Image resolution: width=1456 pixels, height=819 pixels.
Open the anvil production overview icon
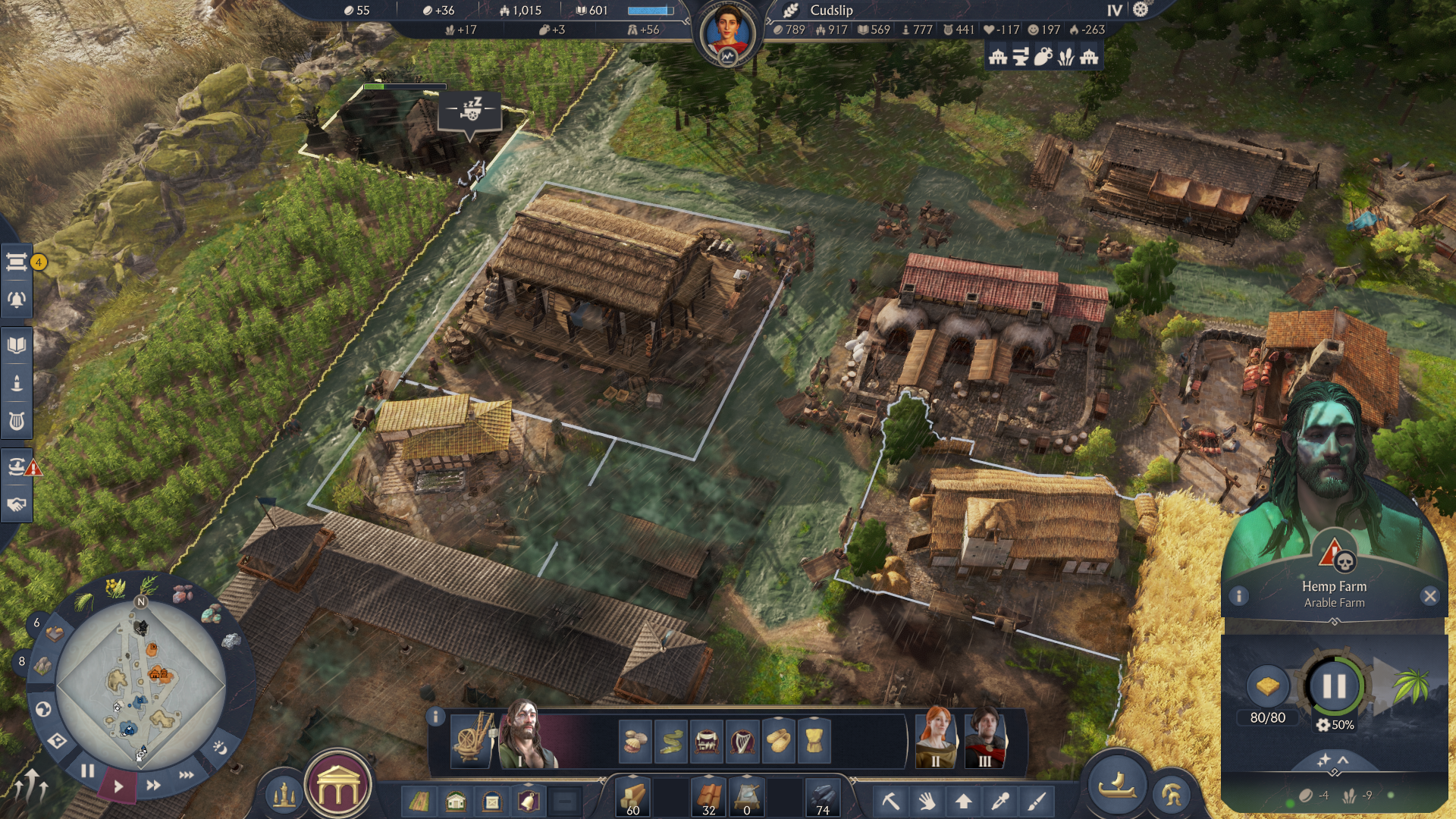[x=1020, y=57]
